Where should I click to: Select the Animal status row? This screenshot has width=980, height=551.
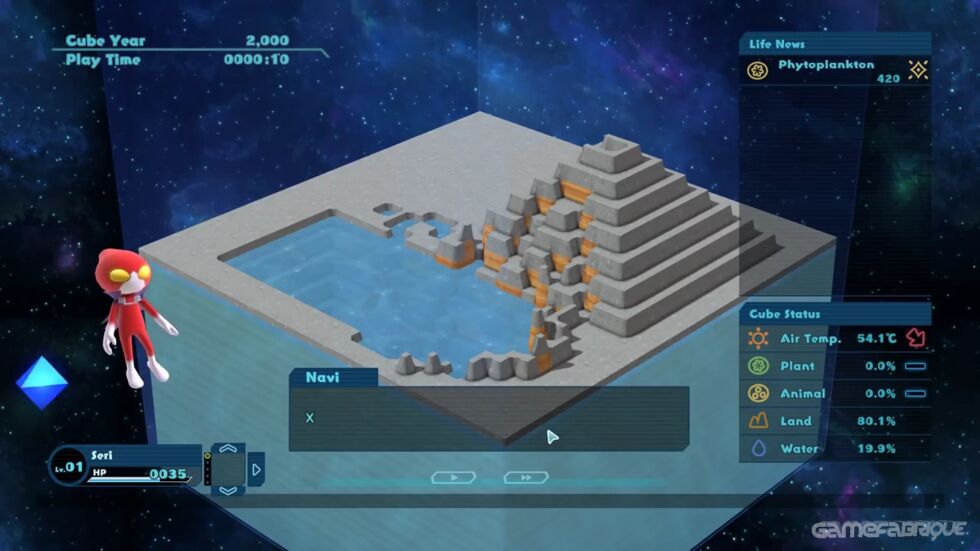tap(836, 393)
